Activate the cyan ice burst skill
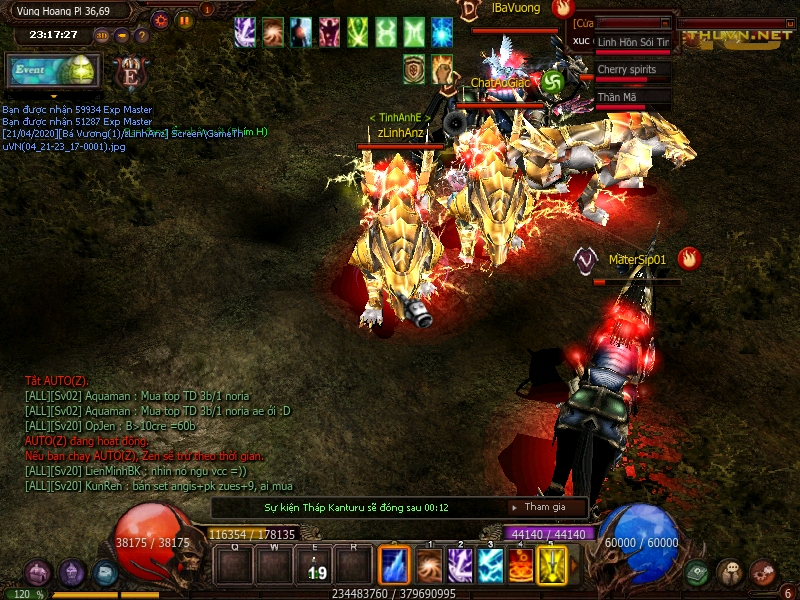 [490, 566]
